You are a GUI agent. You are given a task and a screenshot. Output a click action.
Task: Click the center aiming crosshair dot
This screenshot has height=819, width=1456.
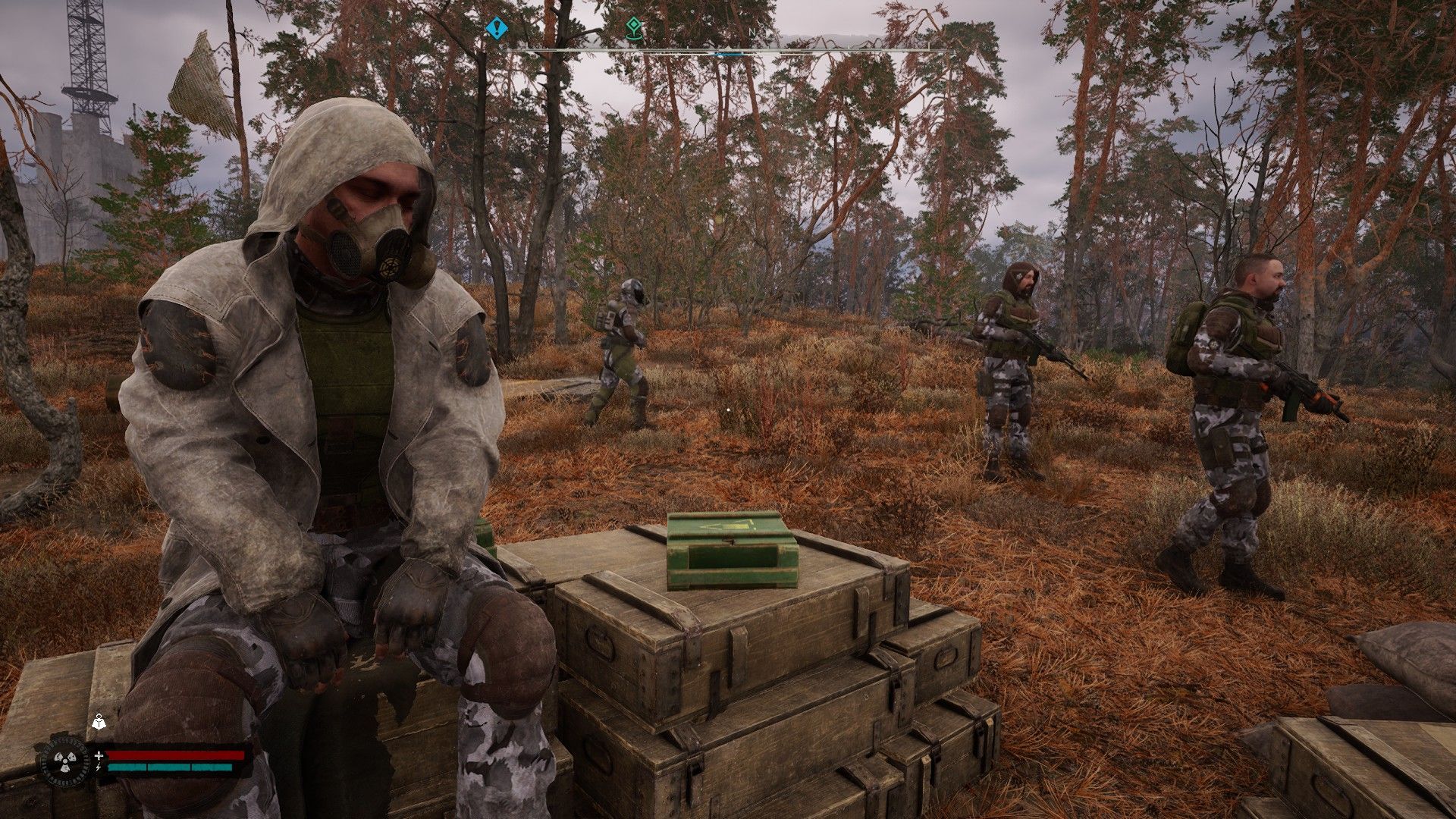pos(728,409)
